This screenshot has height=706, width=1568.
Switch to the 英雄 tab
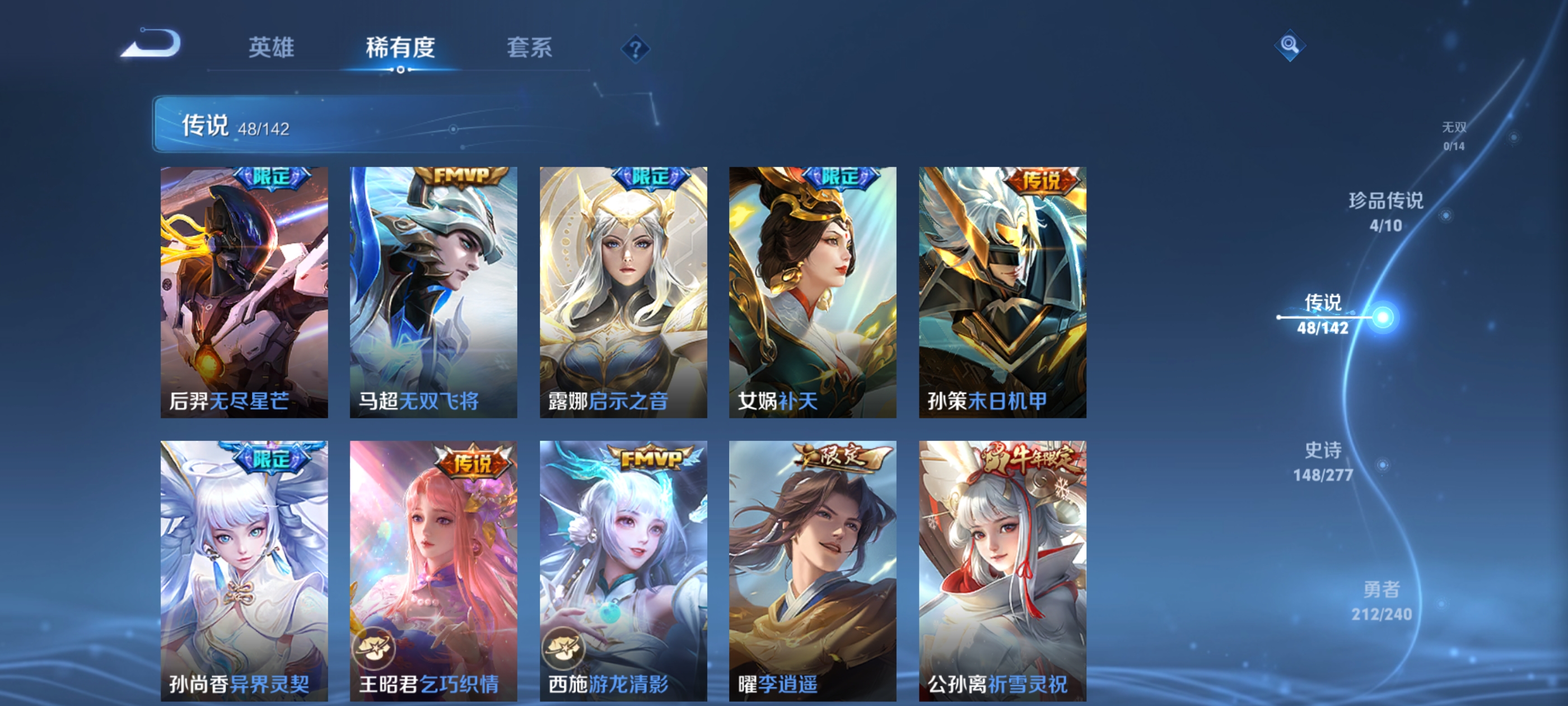[x=271, y=48]
